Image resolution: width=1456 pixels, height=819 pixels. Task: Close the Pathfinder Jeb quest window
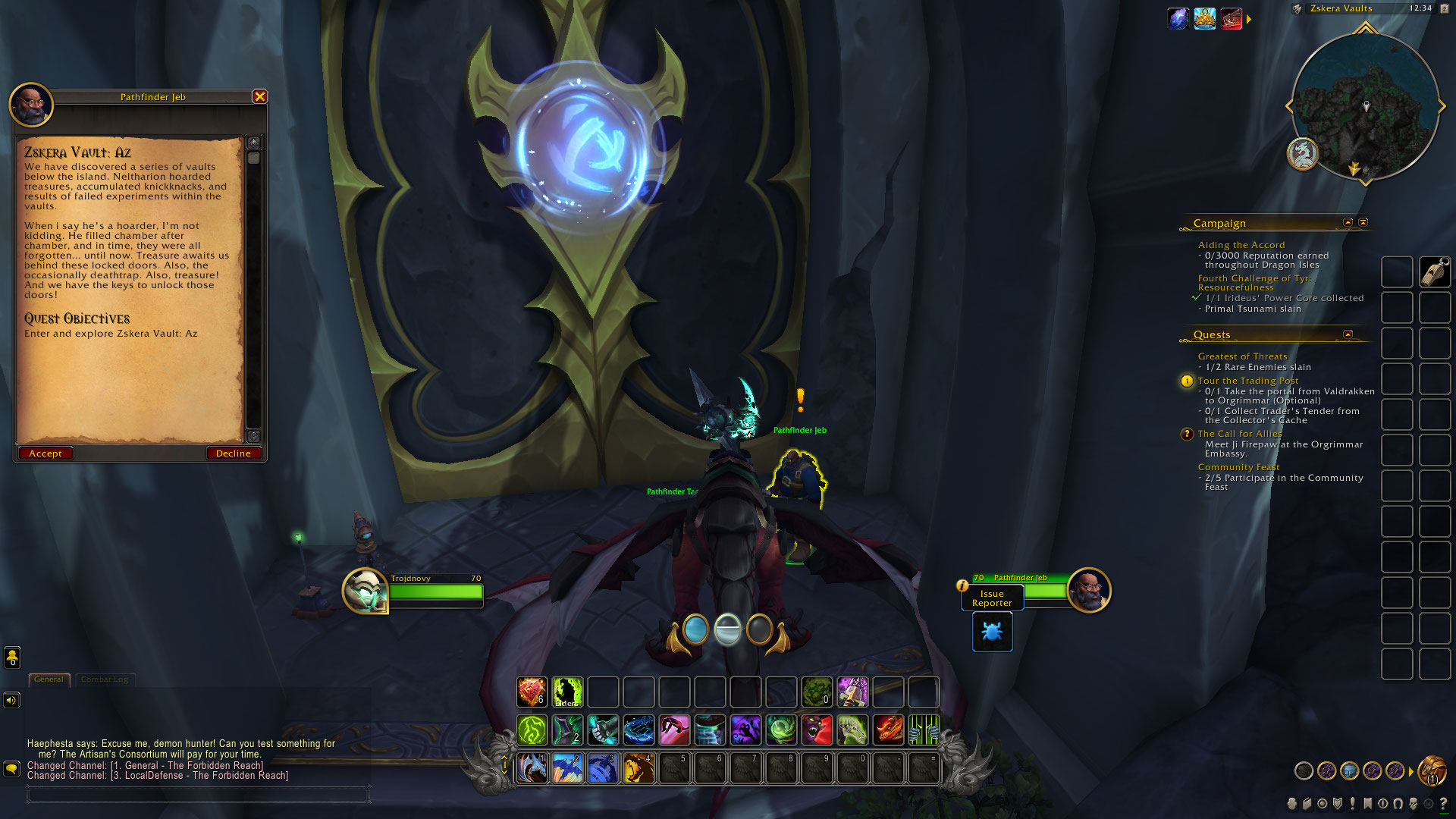[x=259, y=96]
